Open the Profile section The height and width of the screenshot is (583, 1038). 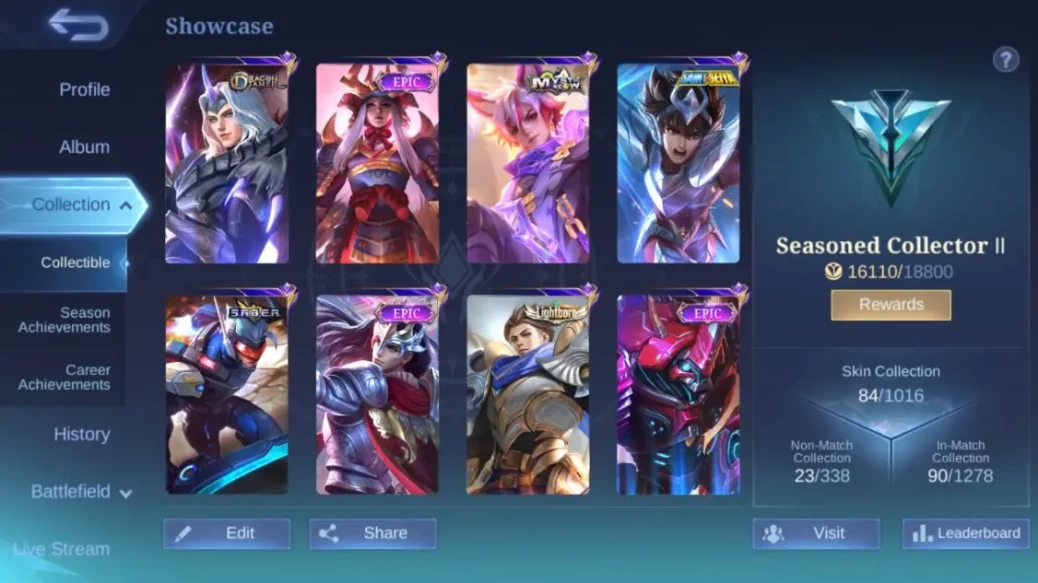pos(84,89)
